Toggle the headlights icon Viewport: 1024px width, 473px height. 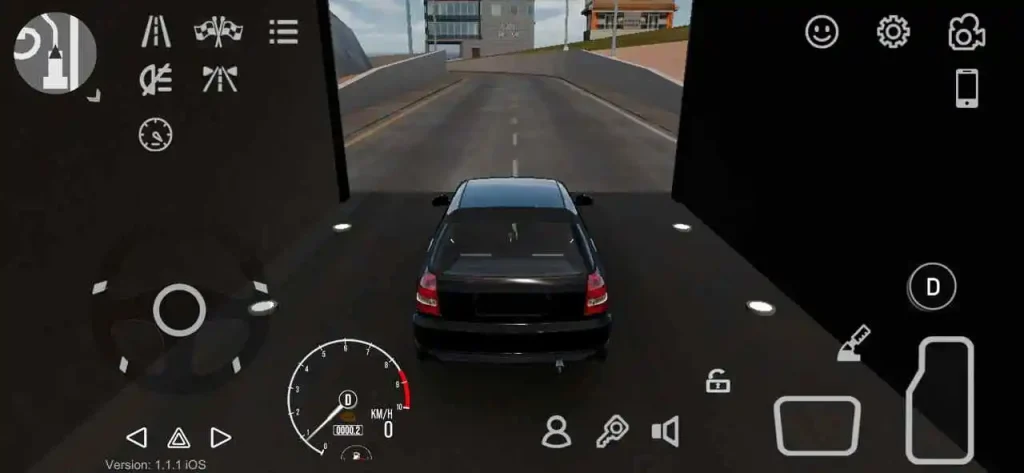pos(154,78)
